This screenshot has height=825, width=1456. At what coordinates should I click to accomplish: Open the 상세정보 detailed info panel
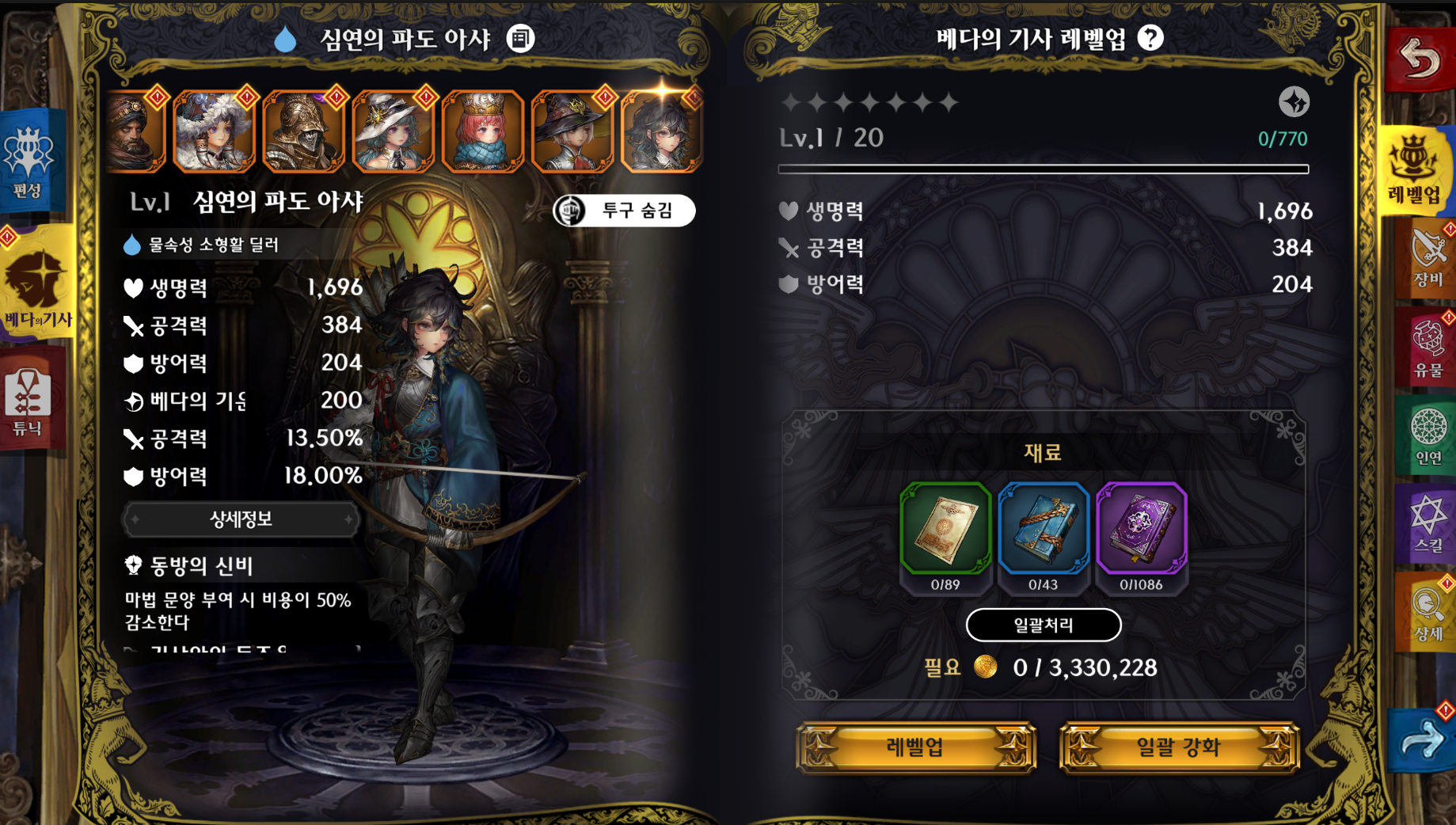pyautogui.click(x=241, y=519)
